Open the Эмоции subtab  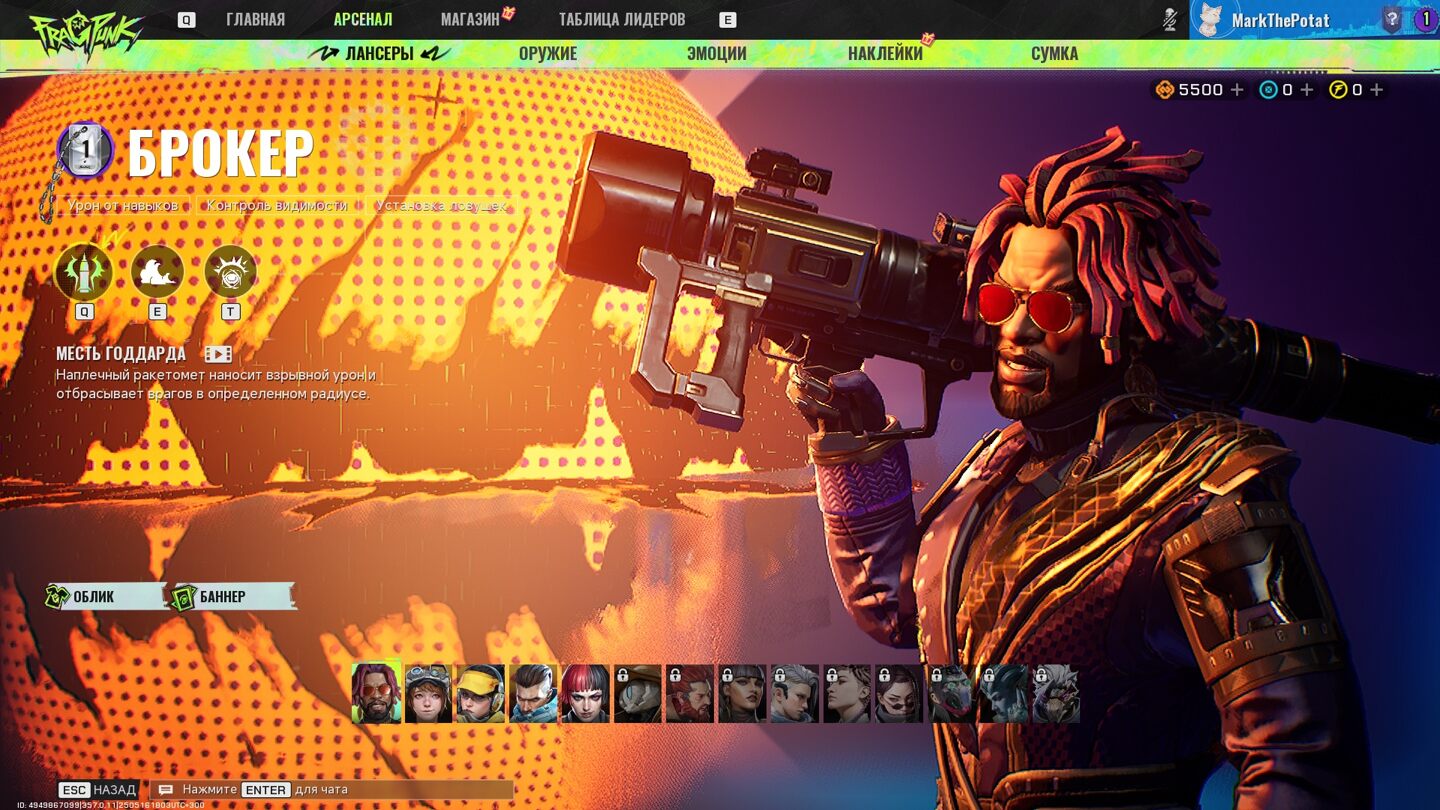coord(716,54)
